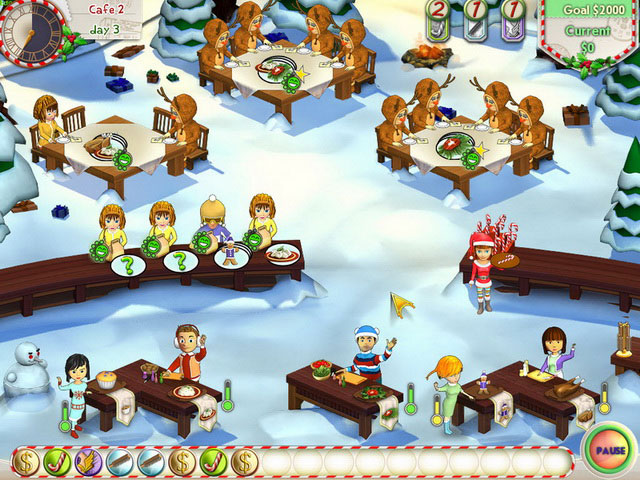This screenshot has width=640, height=480.
Task: Activate the purple-framed power-up token
Action: click(513, 21)
